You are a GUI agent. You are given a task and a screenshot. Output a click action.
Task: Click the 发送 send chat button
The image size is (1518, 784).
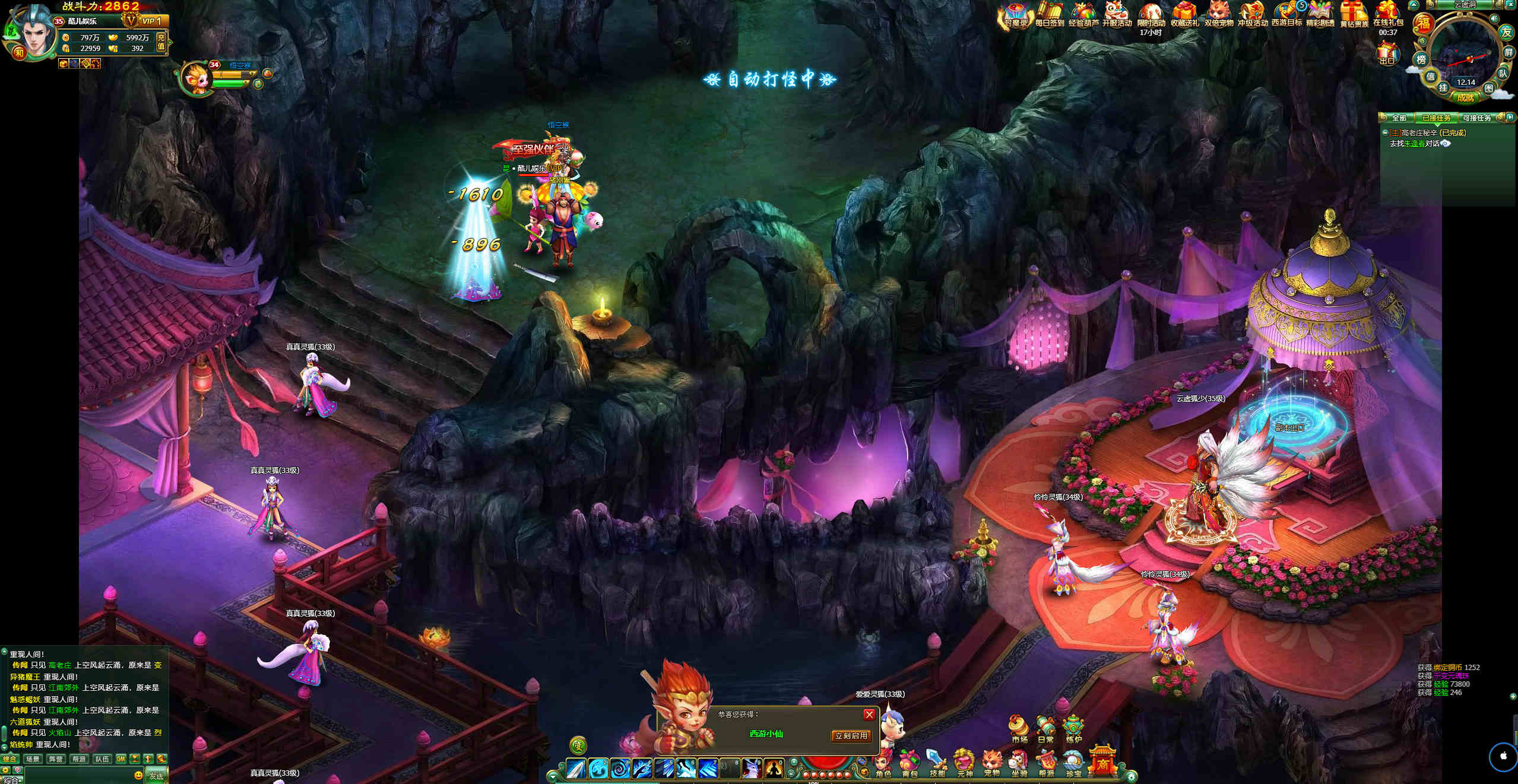click(x=156, y=776)
